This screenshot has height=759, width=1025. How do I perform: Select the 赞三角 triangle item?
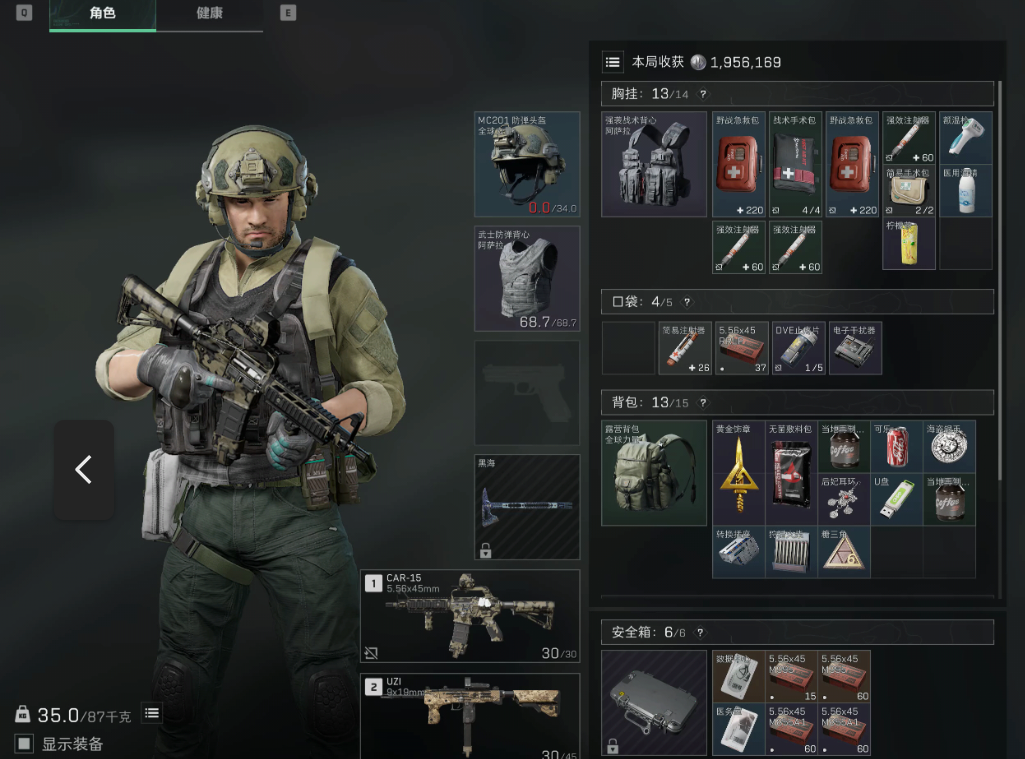tap(844, 552)
